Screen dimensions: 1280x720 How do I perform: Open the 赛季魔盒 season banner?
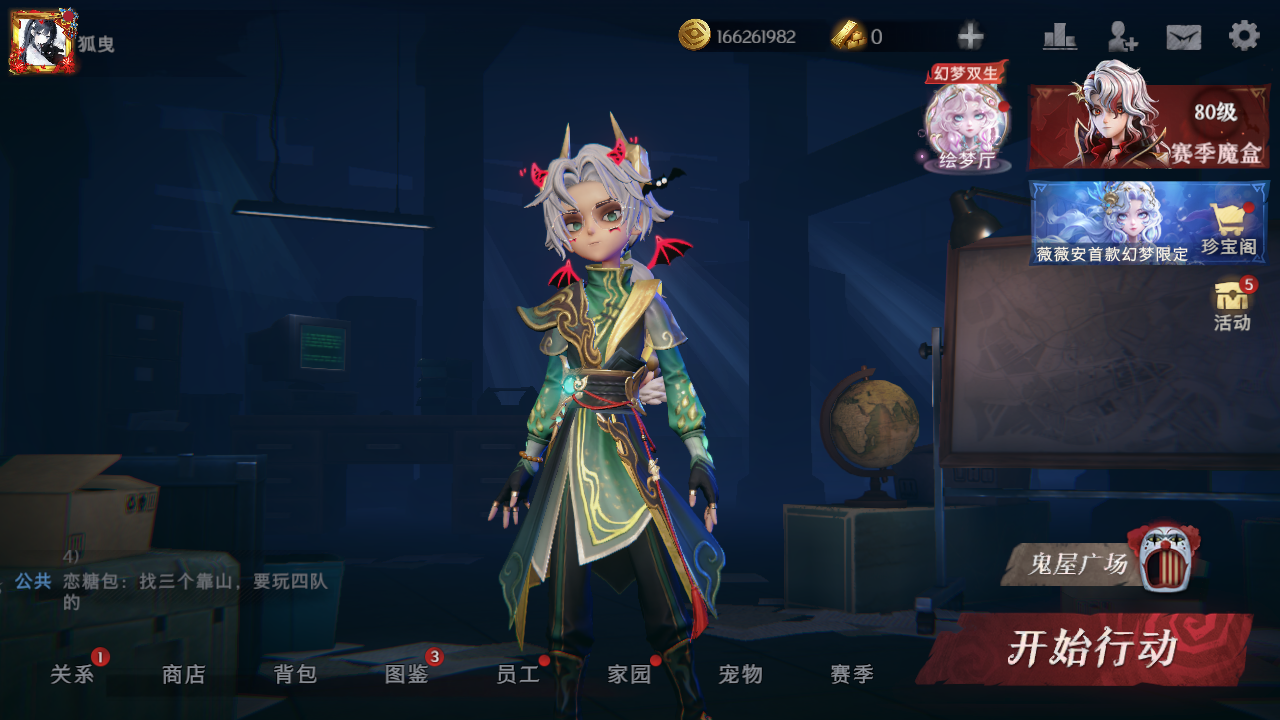(x=1148, y=126)
